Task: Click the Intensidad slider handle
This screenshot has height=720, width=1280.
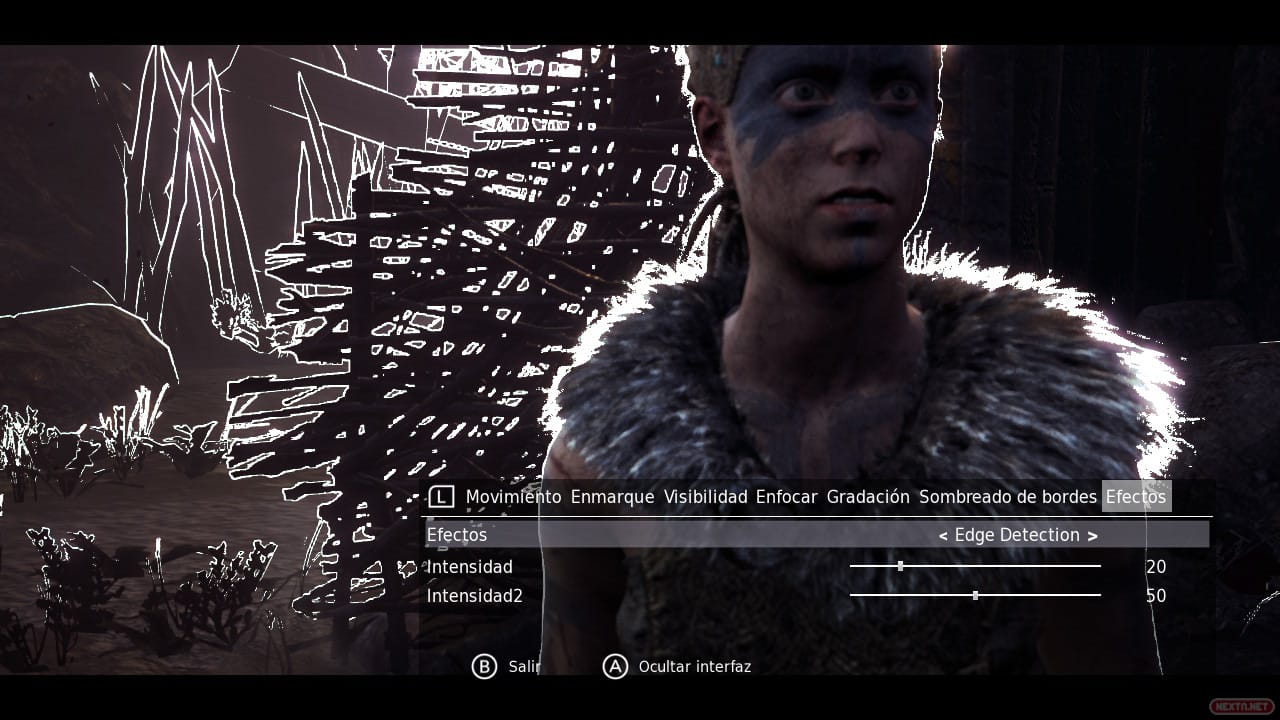Action: point(902,566)
